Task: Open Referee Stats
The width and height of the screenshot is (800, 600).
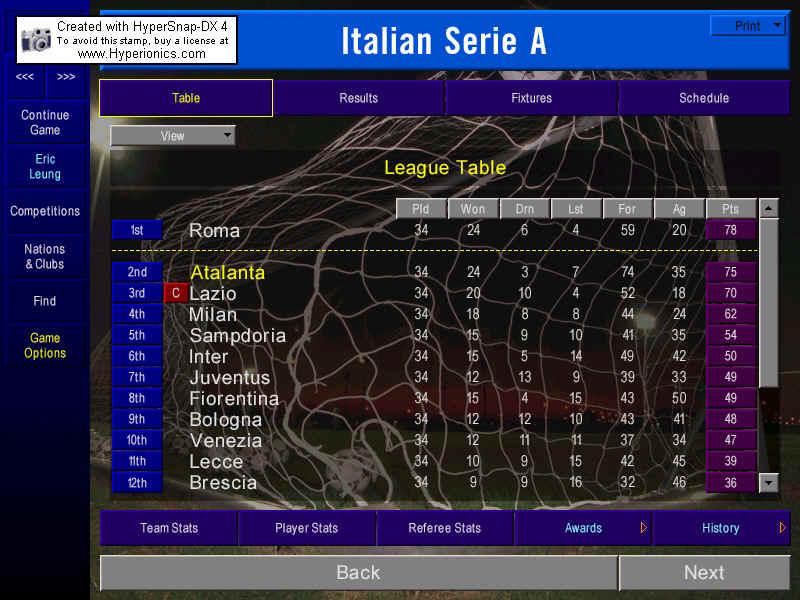Action: tap(444, 528)
